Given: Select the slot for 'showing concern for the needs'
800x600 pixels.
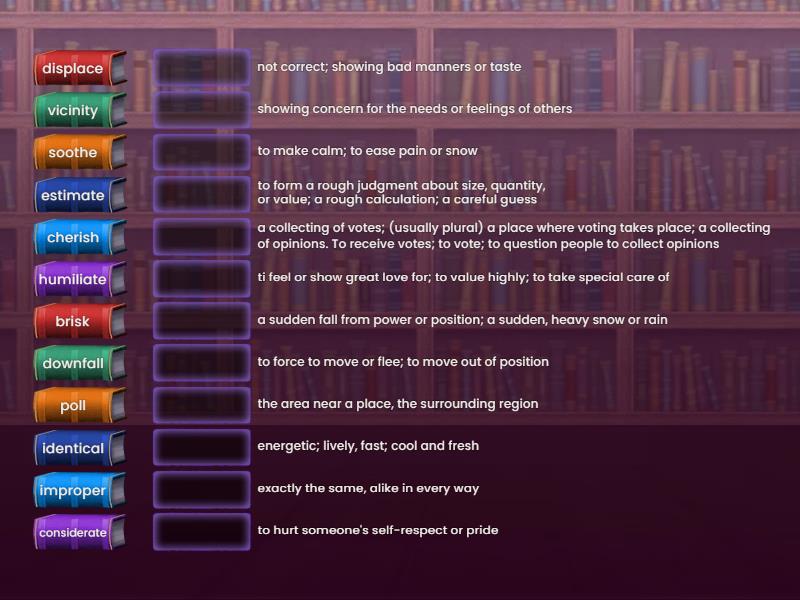Looking at the screenshot, I should [201, 110].
